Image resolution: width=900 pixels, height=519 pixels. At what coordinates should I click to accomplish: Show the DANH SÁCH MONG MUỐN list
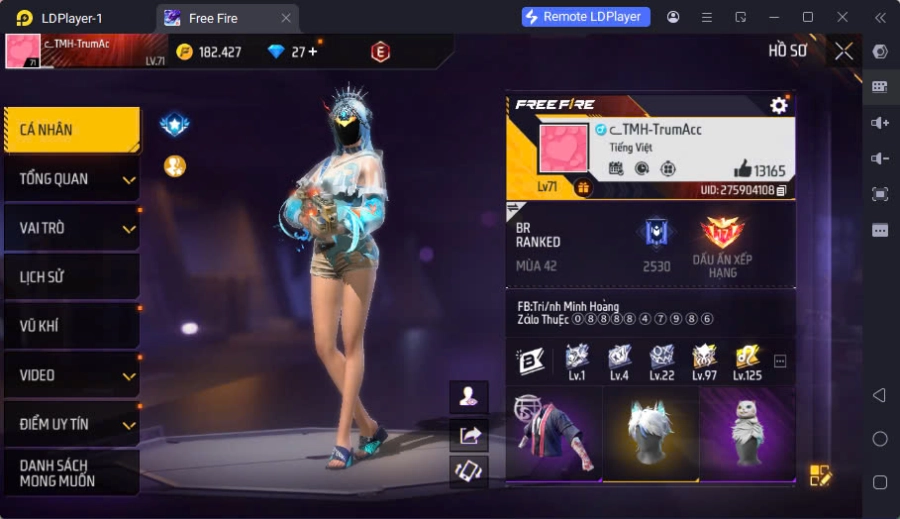click(70, 473)
